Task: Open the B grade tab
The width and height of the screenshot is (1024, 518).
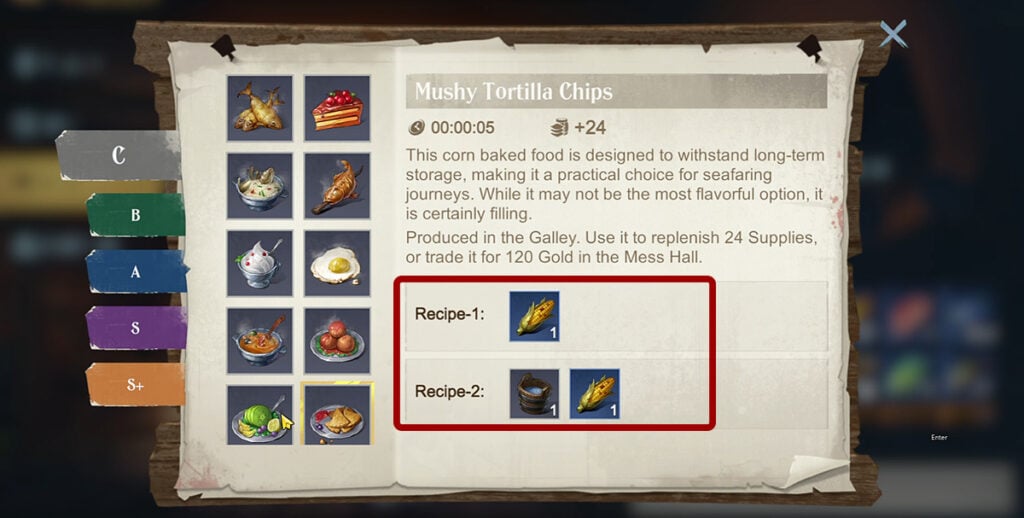Action: point(136,214)
